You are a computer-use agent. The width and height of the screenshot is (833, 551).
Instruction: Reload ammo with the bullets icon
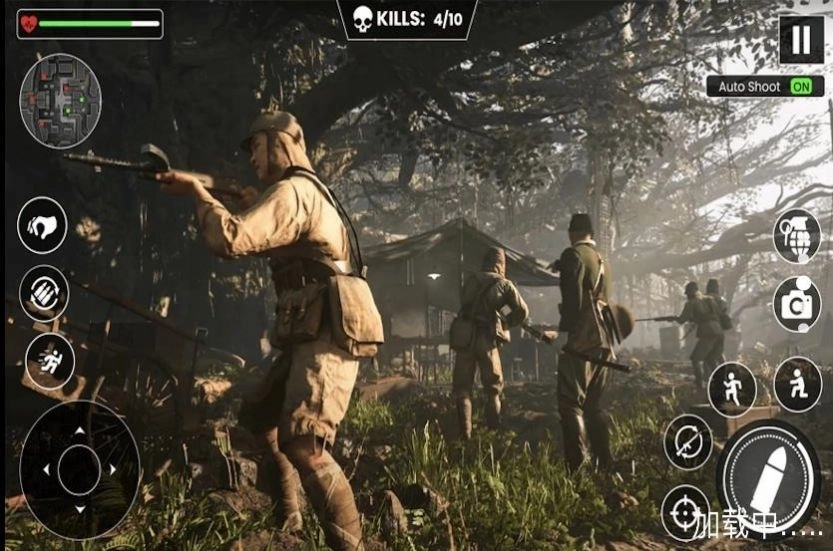[x=44, y=293]
